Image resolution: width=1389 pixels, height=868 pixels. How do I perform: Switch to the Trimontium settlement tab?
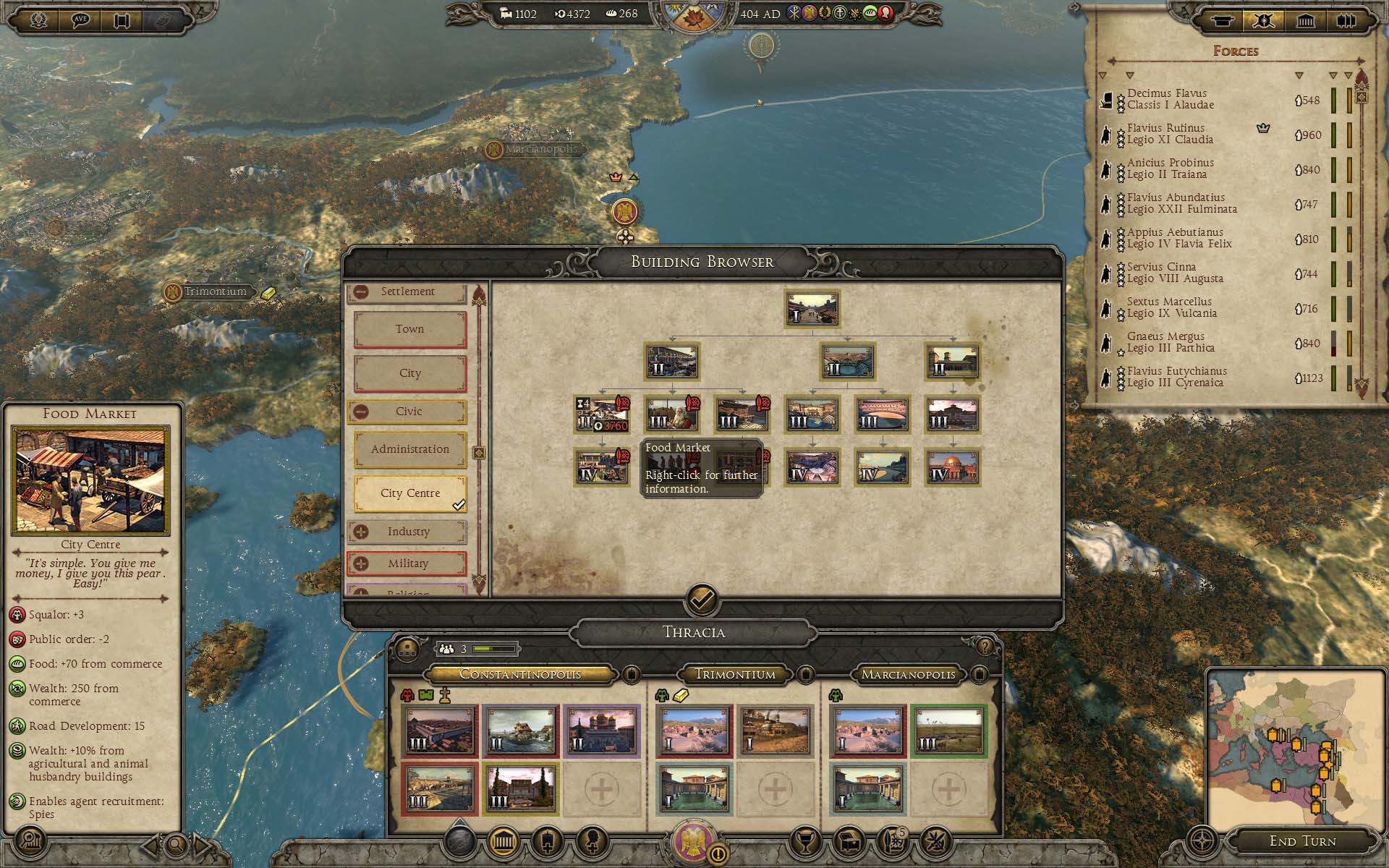pyautogui.click(x=734, y=674)
